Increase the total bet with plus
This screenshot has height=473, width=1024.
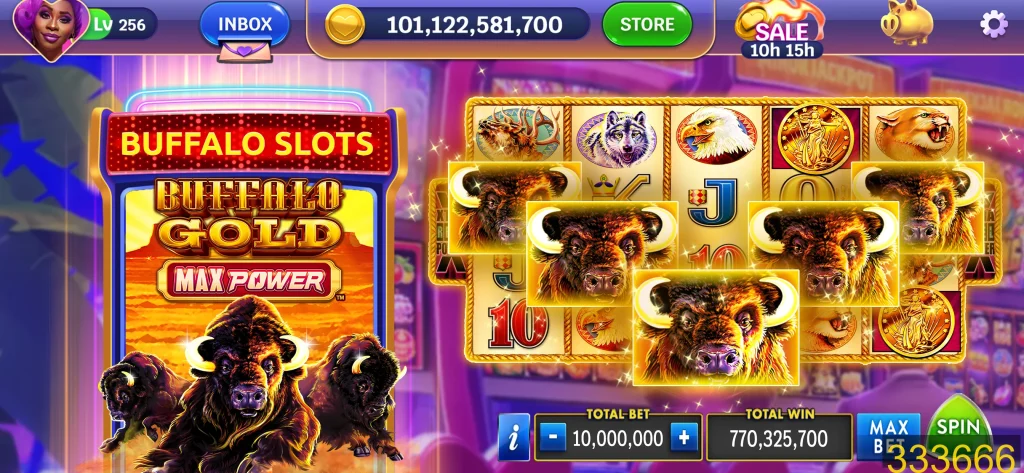684,437
